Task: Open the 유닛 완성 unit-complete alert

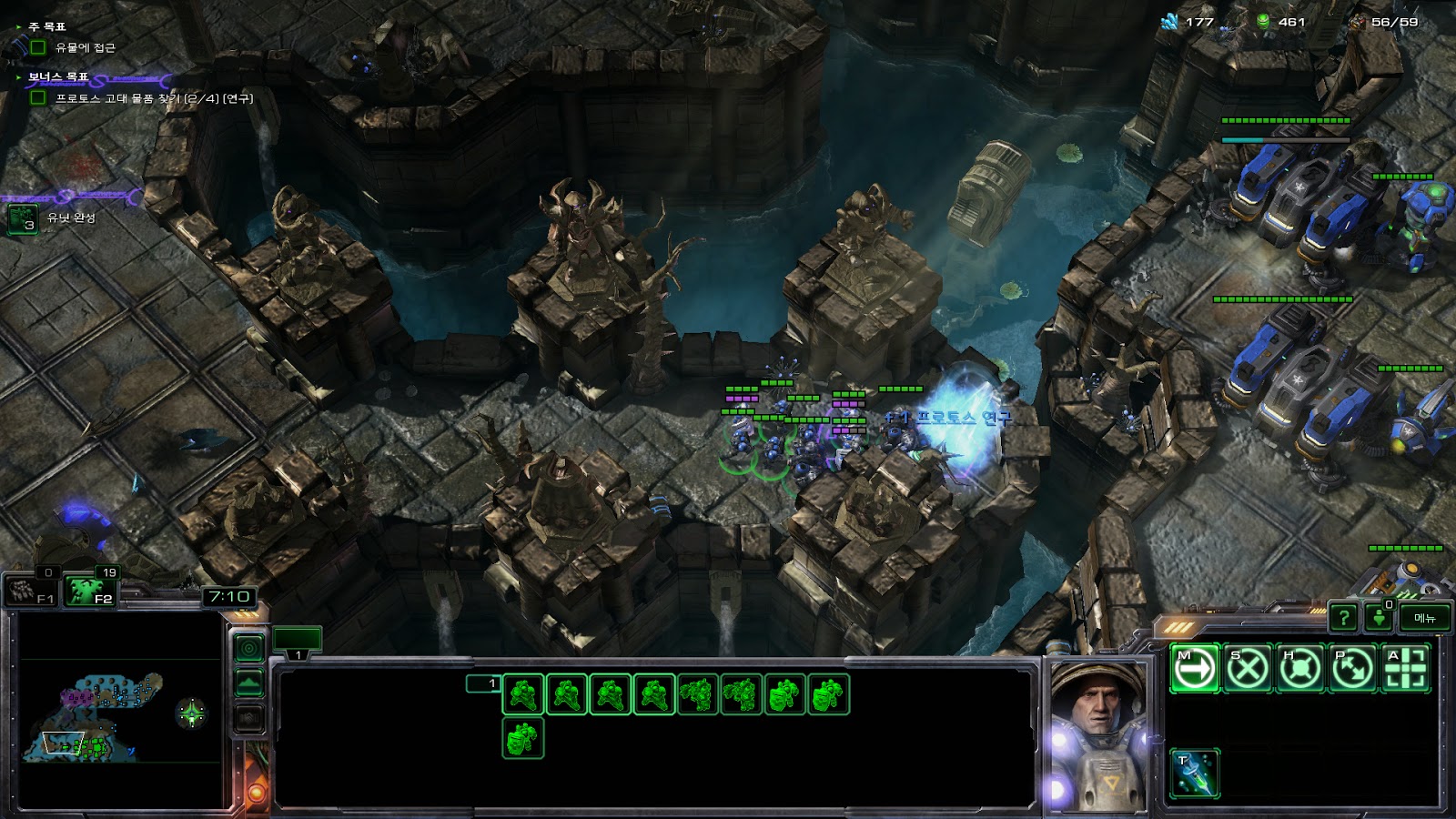Action: pyautogui.click(x=23, y=218)
